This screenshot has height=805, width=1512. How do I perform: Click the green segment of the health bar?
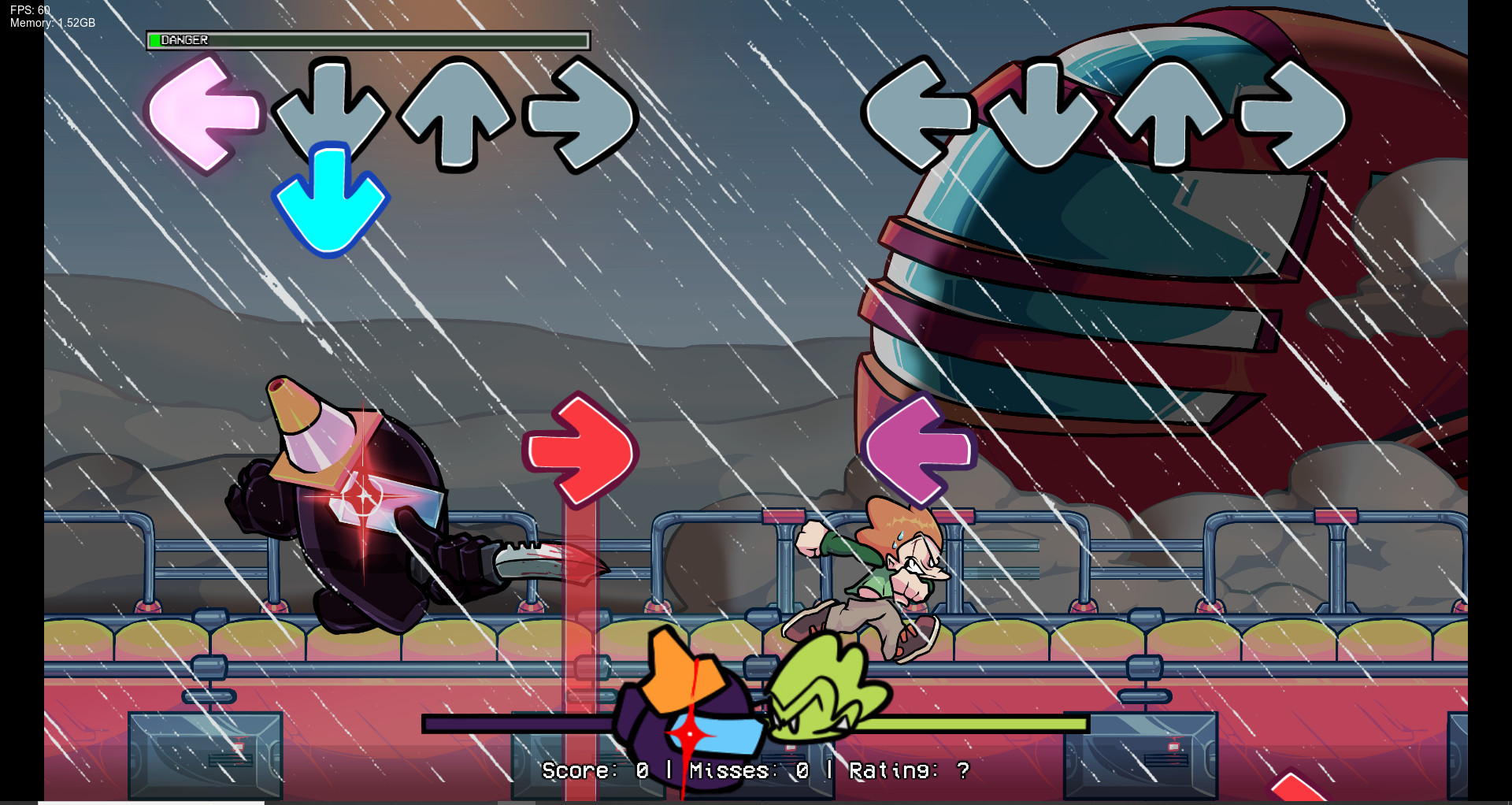(x=154, y=39)
